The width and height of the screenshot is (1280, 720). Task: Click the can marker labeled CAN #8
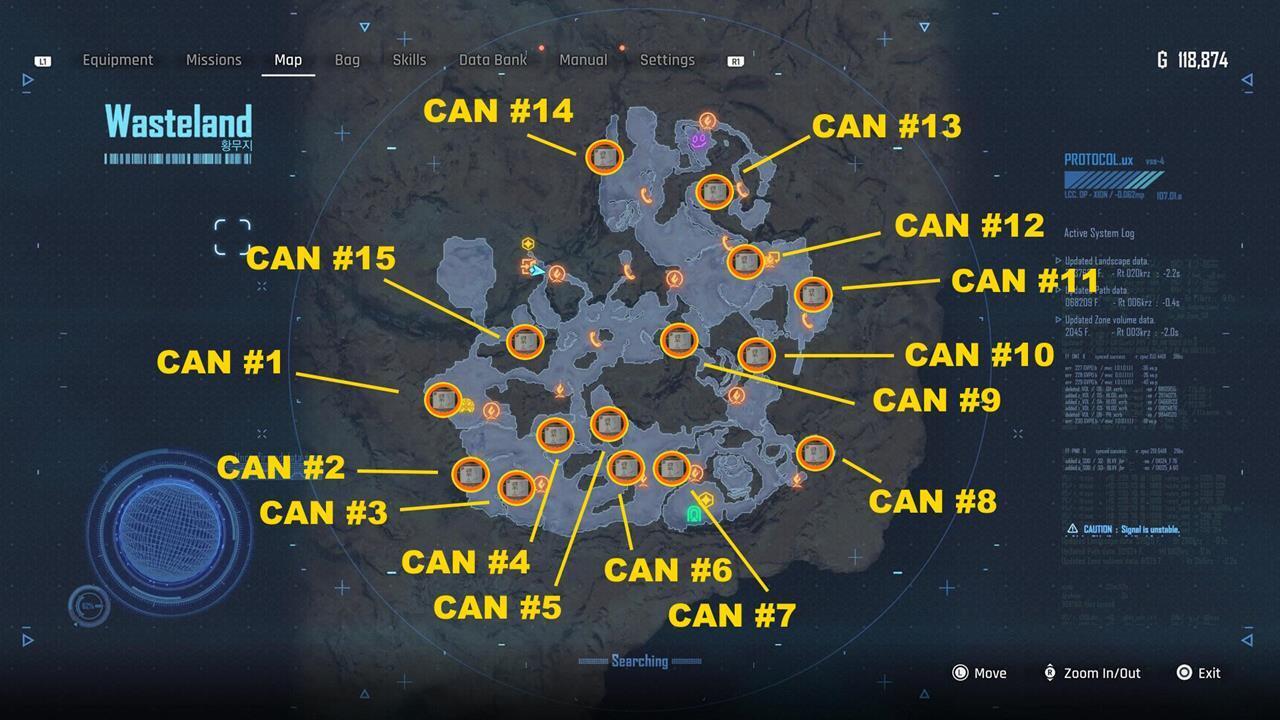point(815,453)
